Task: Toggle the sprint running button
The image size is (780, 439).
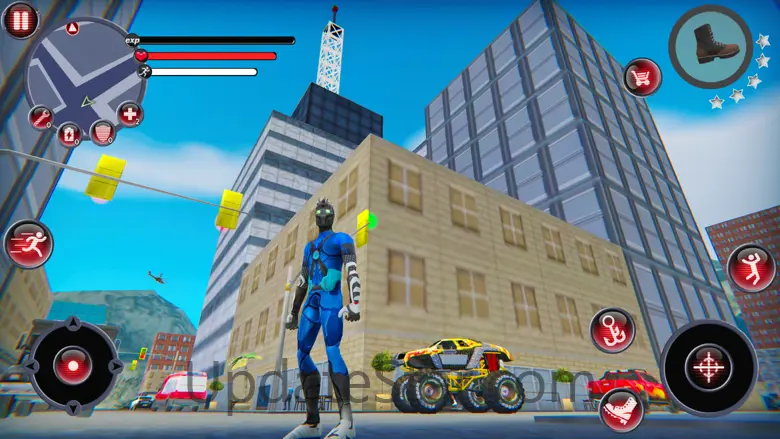Action: 27,244
